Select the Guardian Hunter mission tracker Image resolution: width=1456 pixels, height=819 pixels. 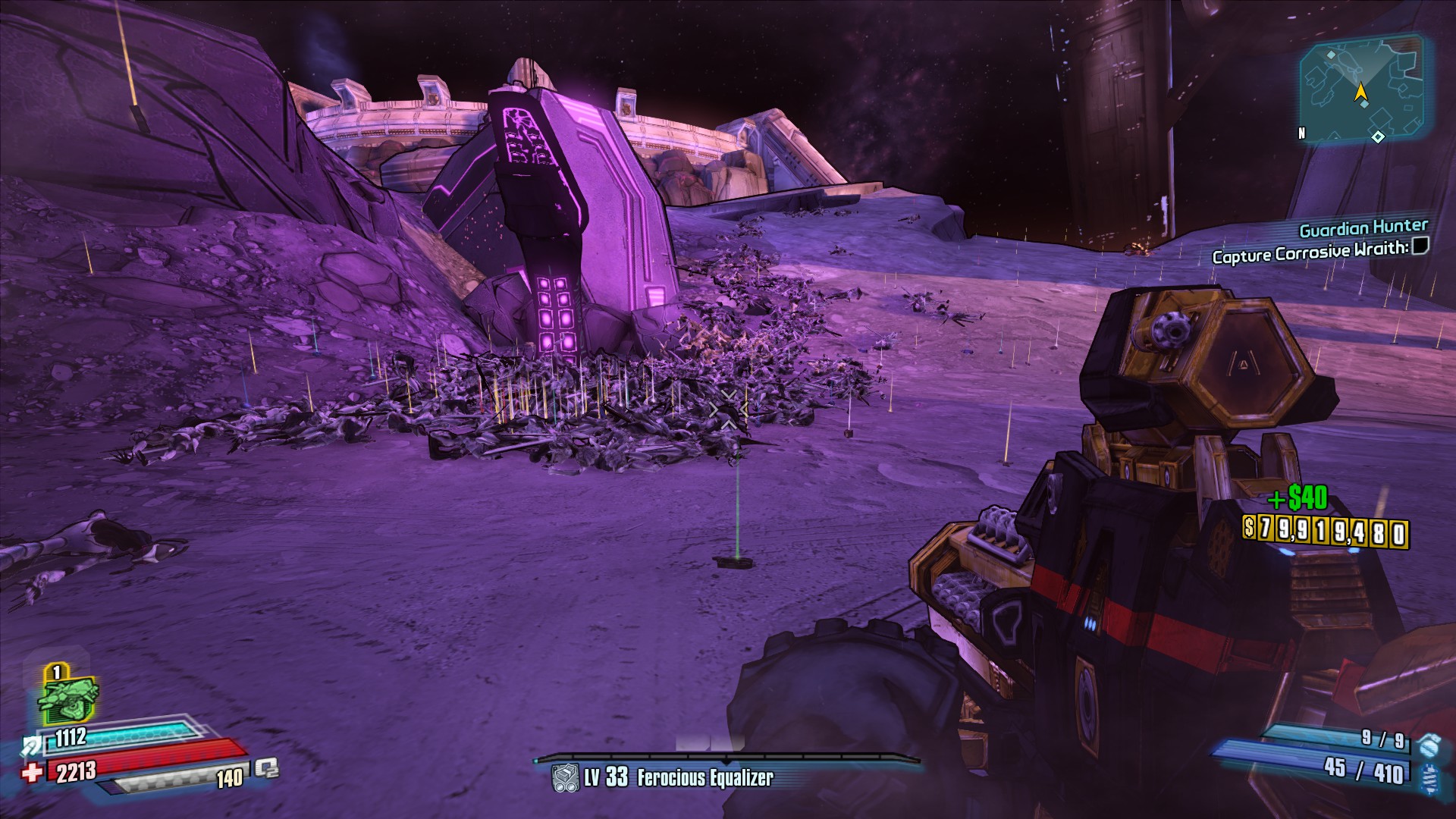click(x=1363, y=227)
